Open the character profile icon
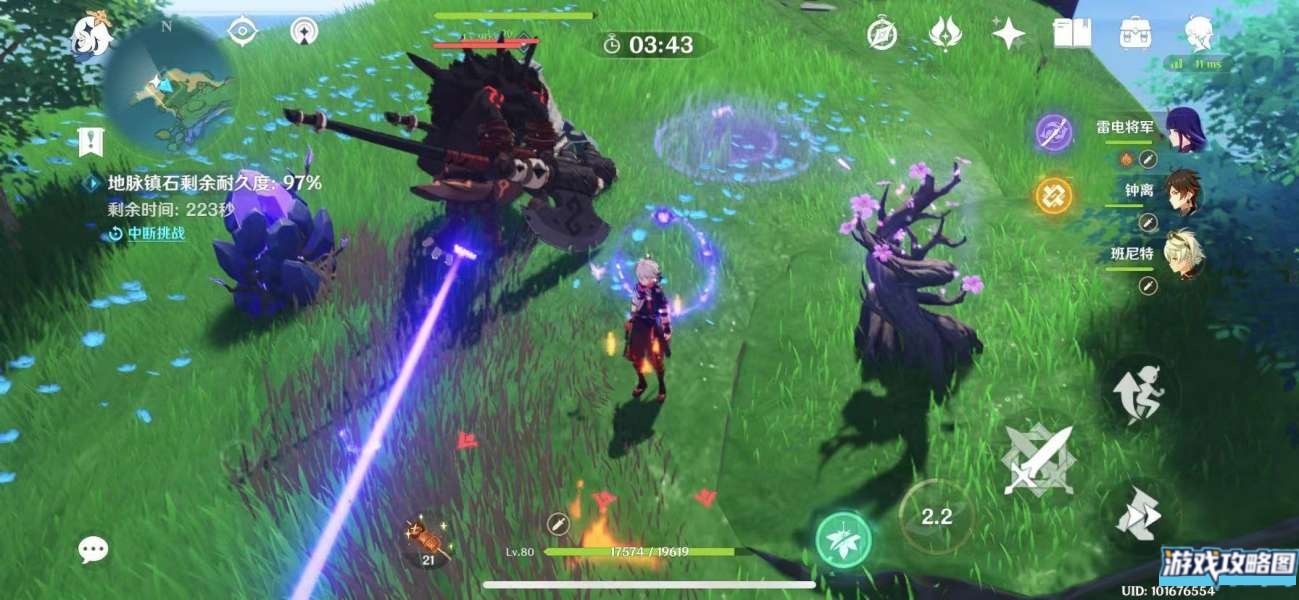Screen dimensions: 1299x600 [1198, 32]
